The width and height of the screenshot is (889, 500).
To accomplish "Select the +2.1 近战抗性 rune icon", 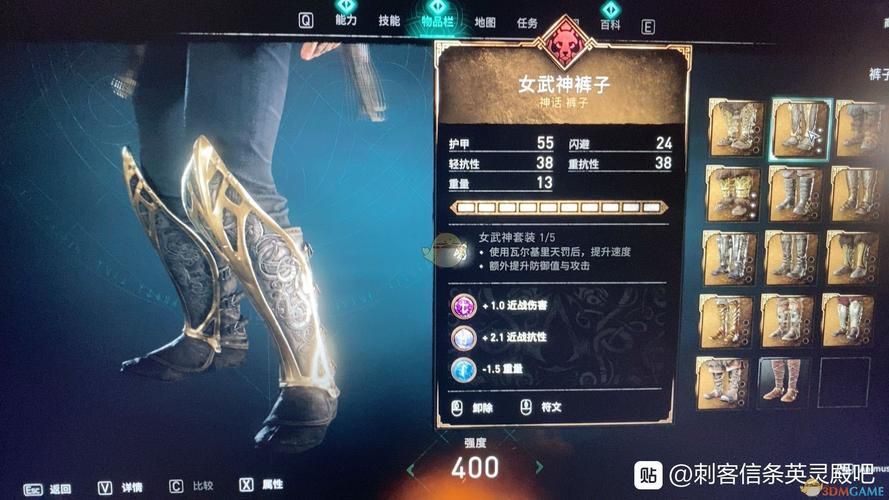I will [463, 337].
